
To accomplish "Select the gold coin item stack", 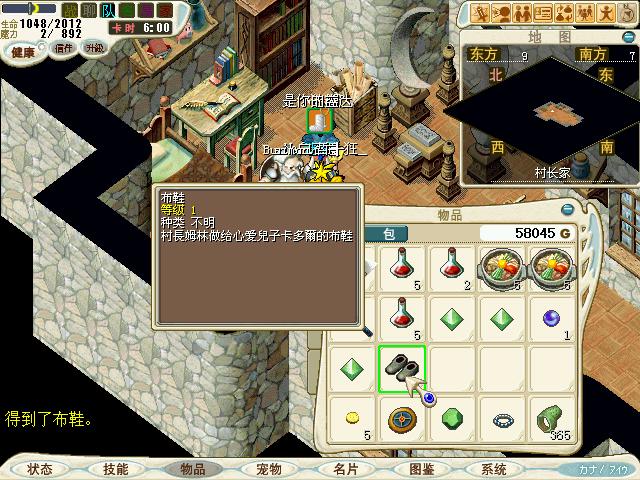I will pos(353,416).
